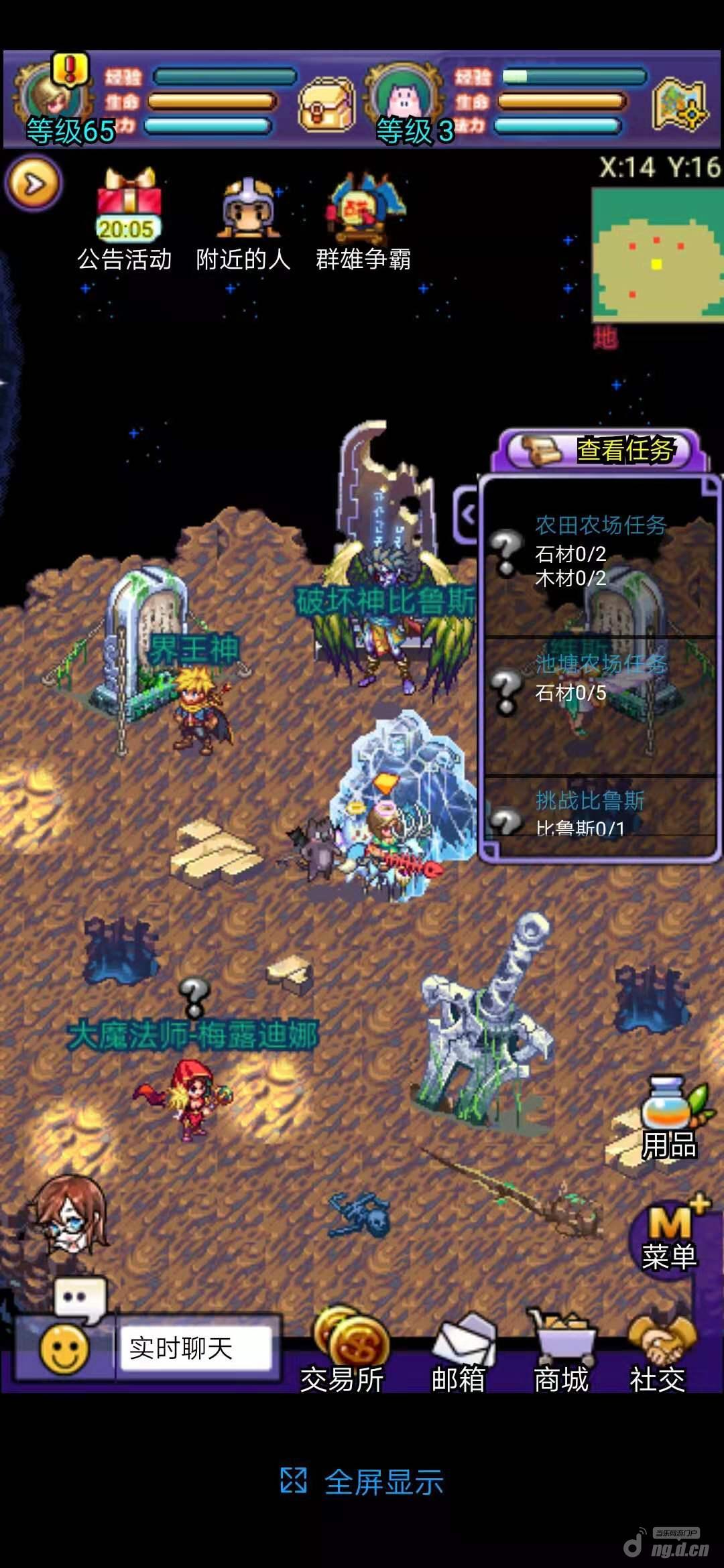The image size is (724, 1568).
Task: Open the smiley emoji button
Action: (x=64, y=1348)
